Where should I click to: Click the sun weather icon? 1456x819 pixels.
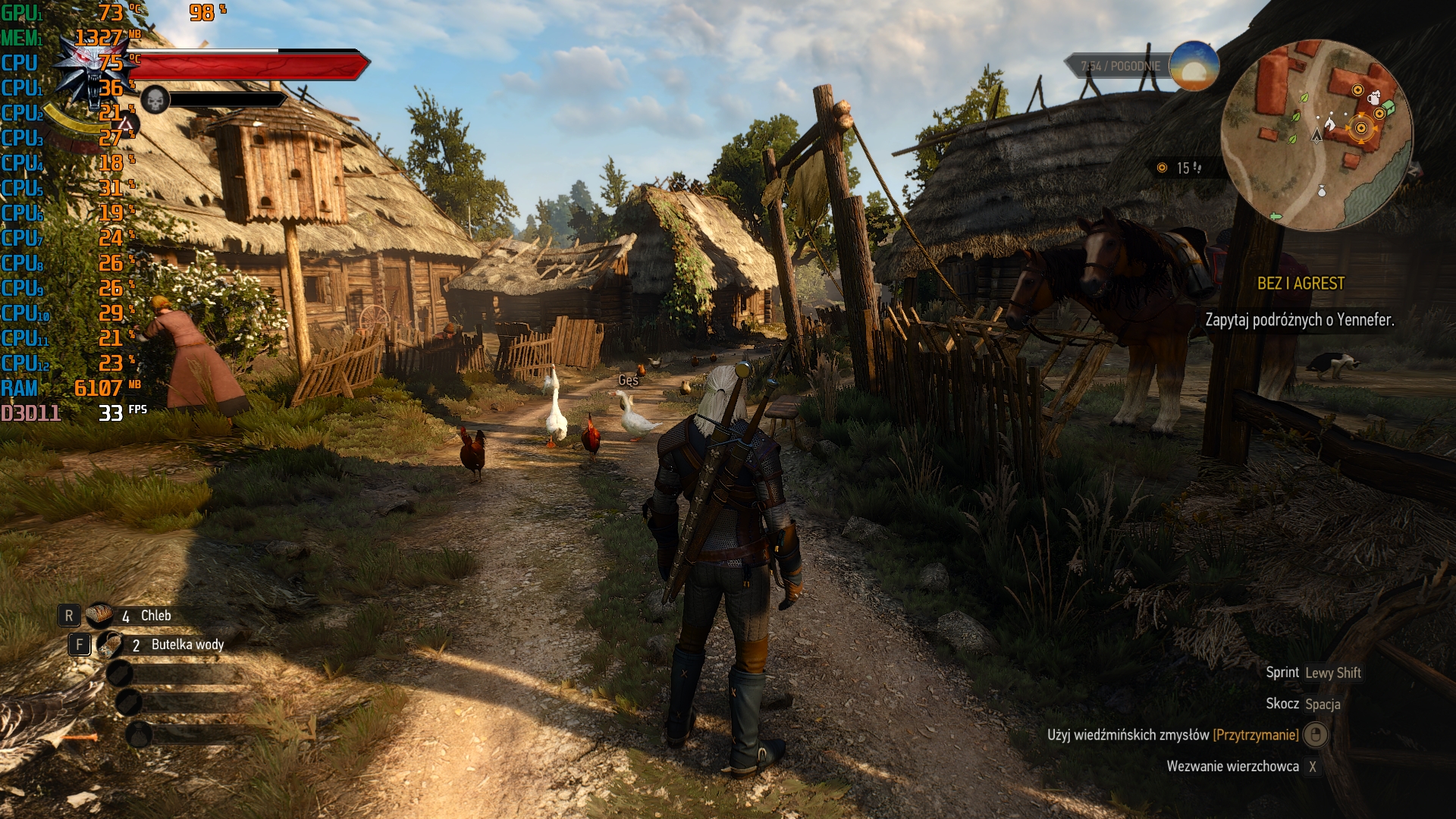pos(1194,66)
